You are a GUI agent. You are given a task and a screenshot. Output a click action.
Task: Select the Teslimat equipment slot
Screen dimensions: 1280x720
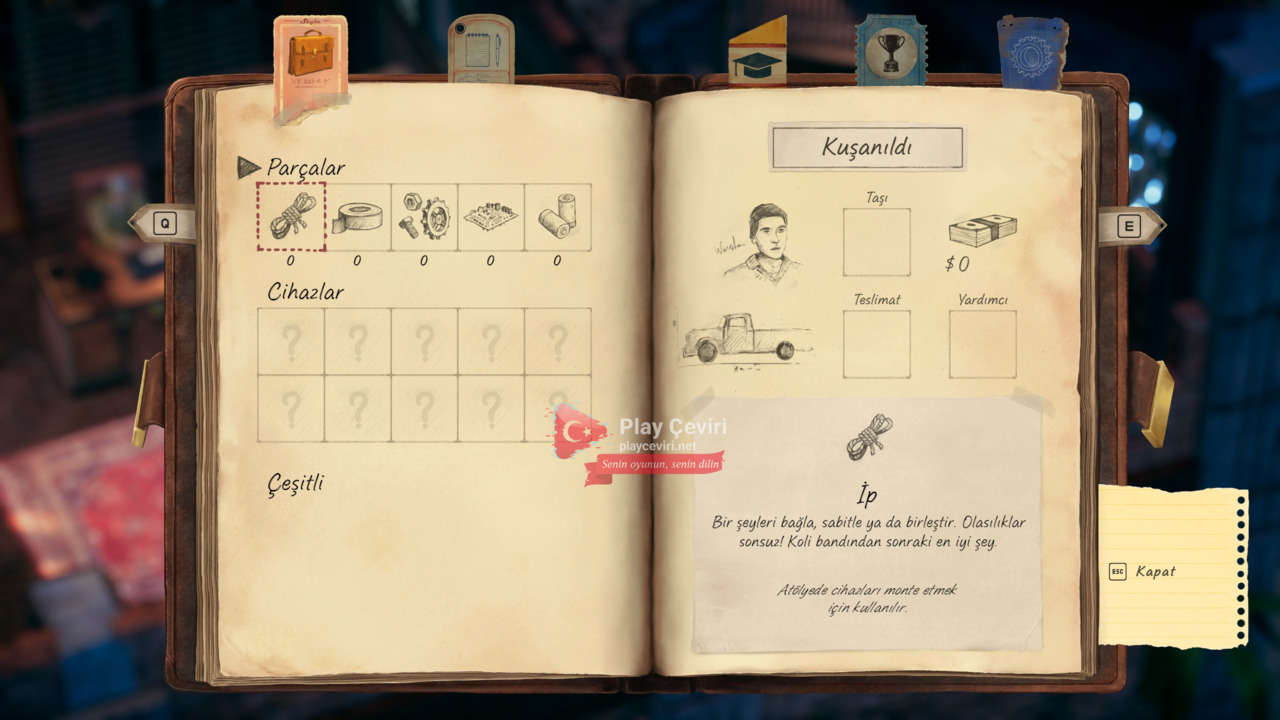[876, 344]
